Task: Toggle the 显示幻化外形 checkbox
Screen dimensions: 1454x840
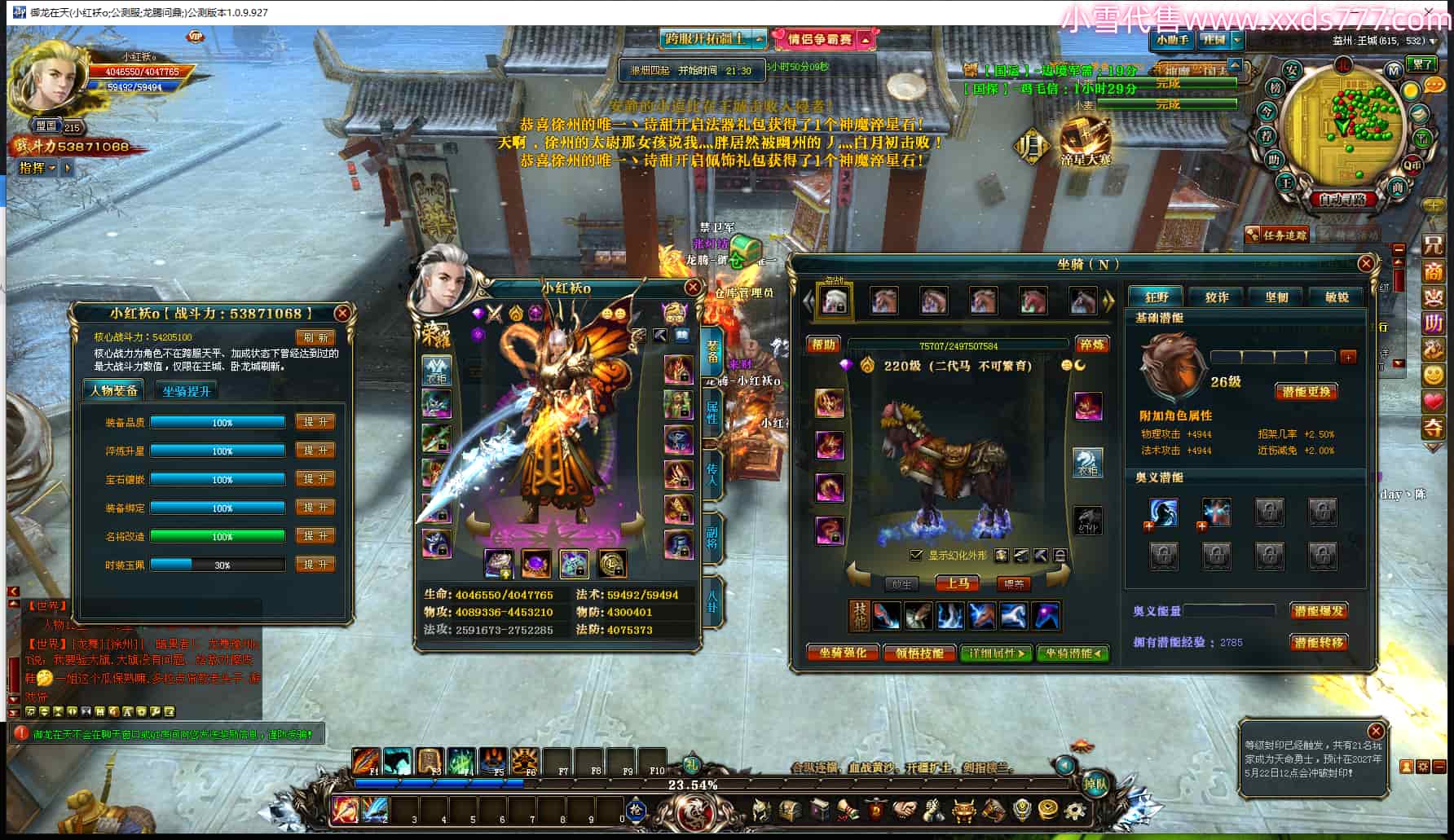Action: [x=916, y=555]
